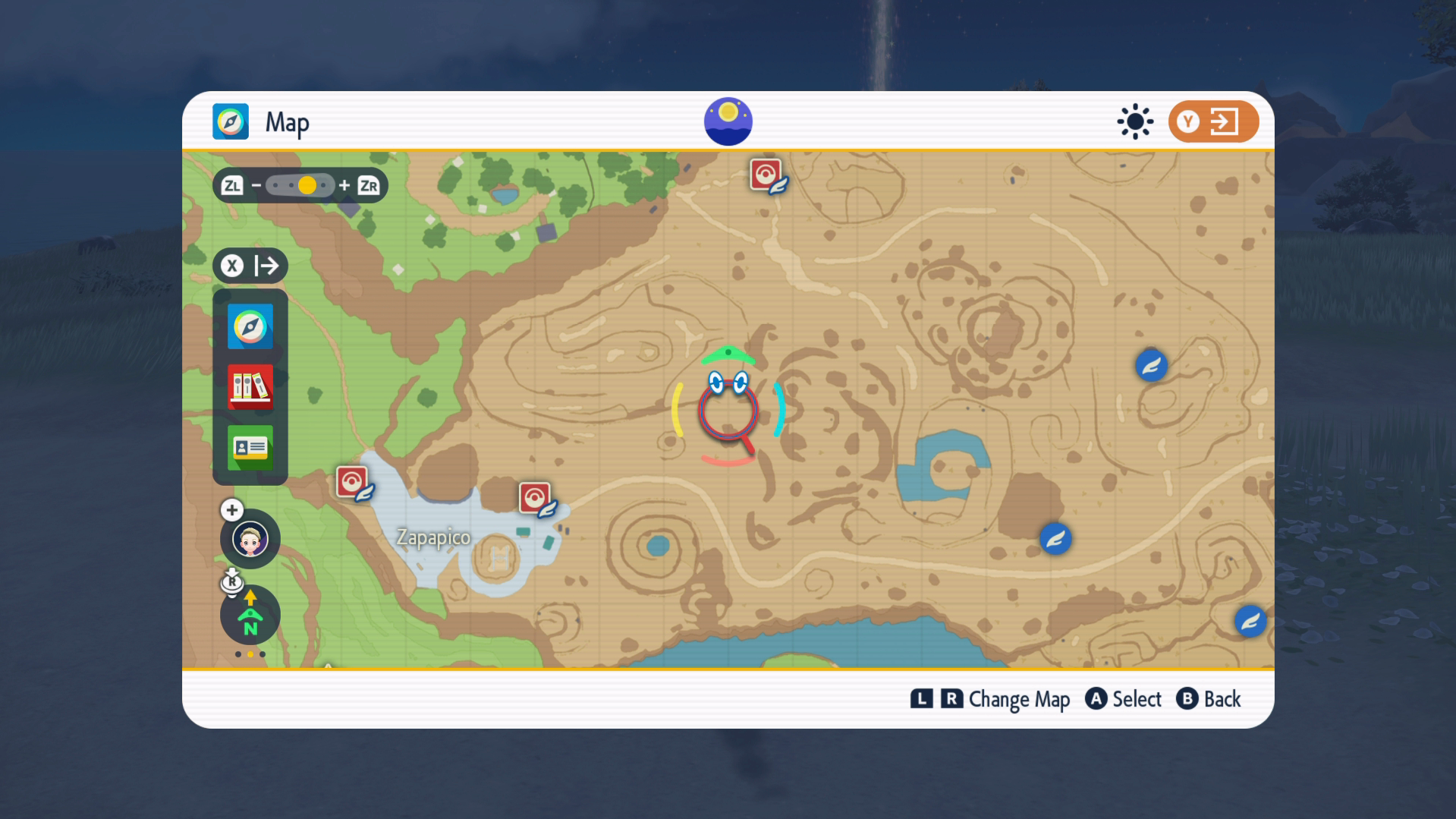Screen dimensions: 1456x819
Task: Center map on the player portrait icon
Action: pyautogui.click(x=250, y=540)
